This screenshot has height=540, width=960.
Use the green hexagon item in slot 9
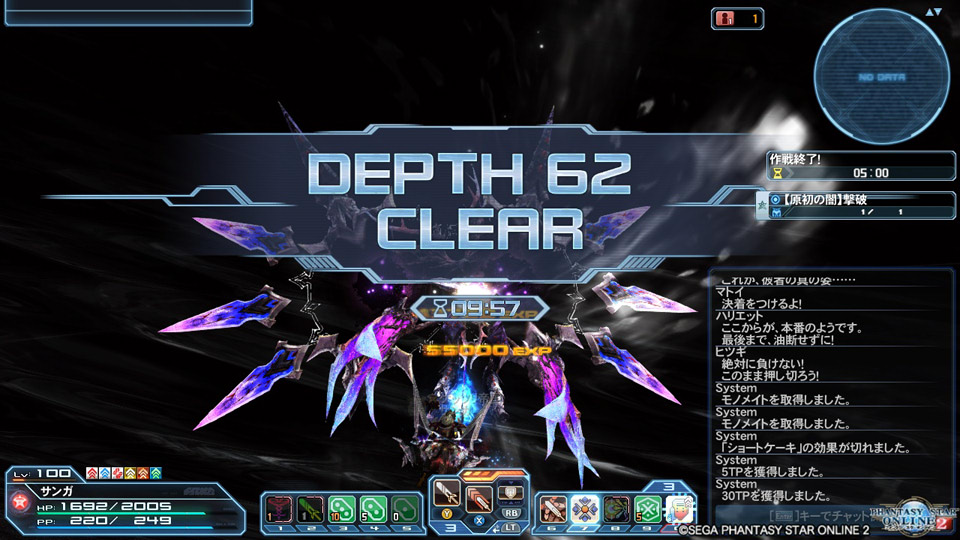pyautogui.click(x=647, y=509)
